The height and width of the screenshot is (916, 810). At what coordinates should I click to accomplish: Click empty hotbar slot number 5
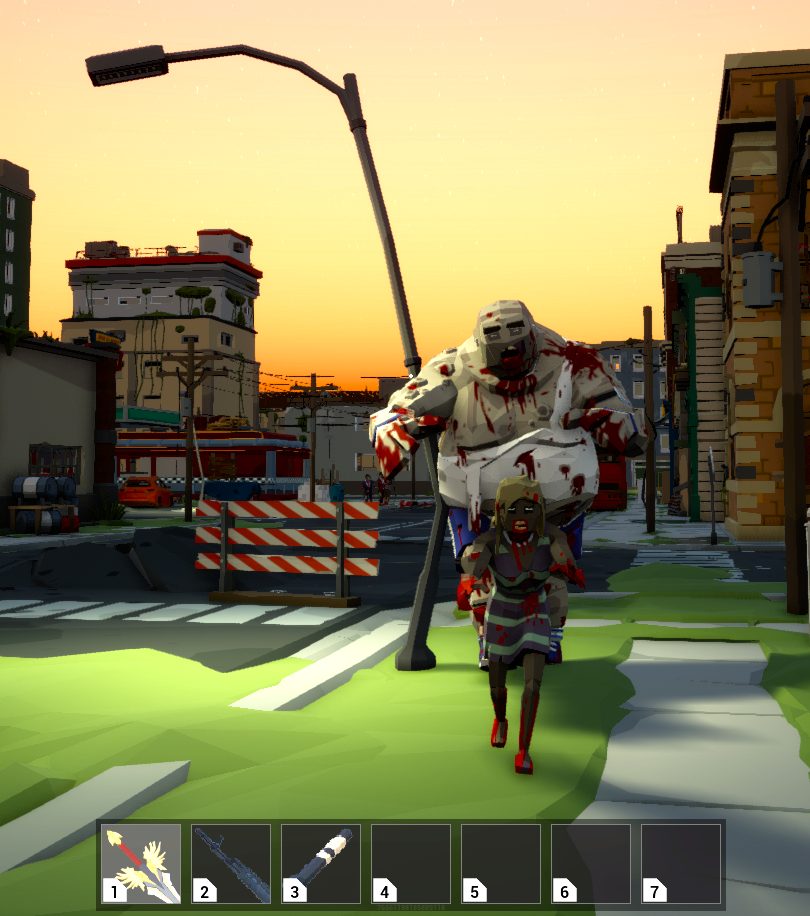(501, 864)
